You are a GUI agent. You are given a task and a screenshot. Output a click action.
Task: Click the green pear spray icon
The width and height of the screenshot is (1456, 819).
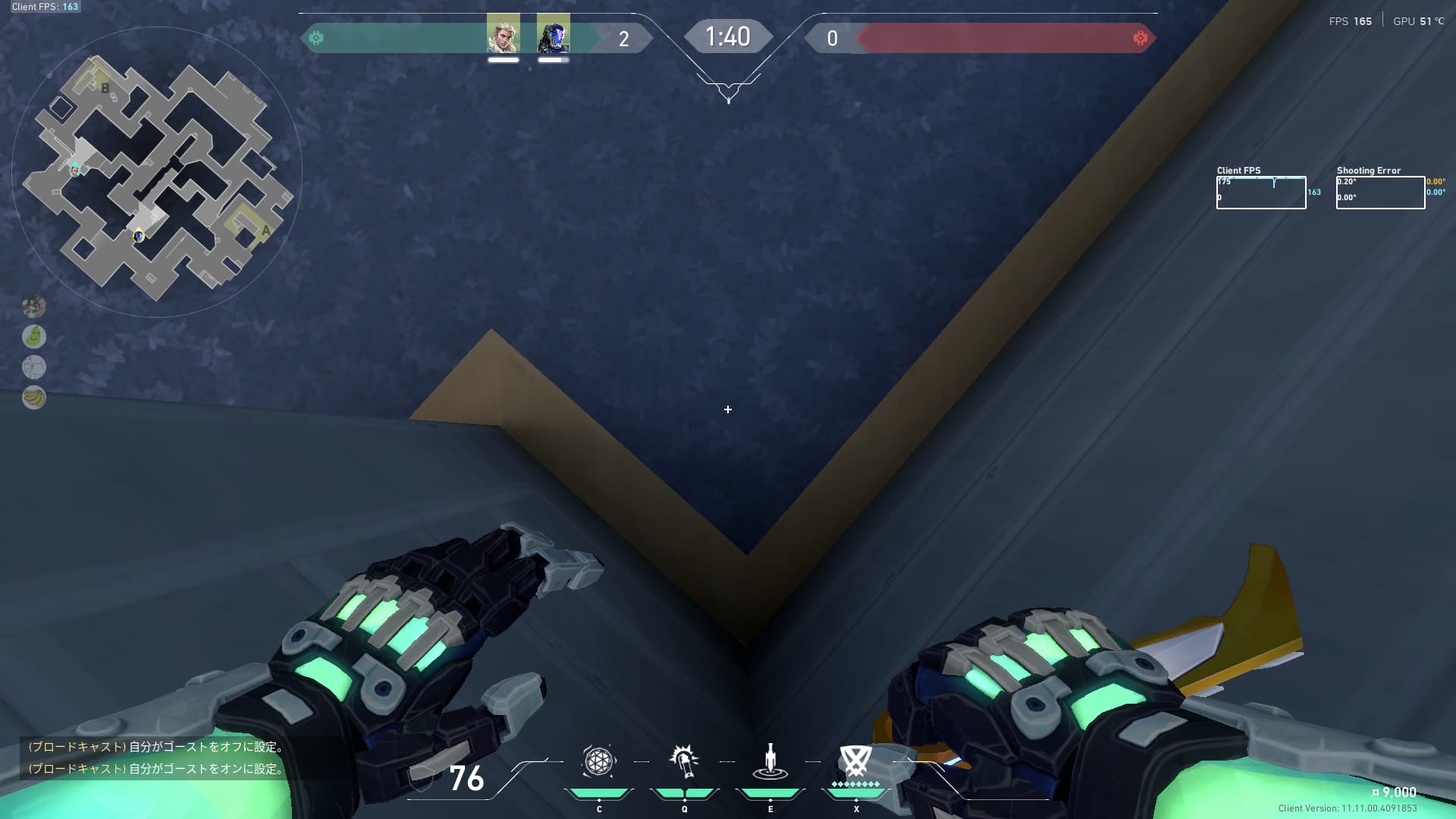click(34, 336)
